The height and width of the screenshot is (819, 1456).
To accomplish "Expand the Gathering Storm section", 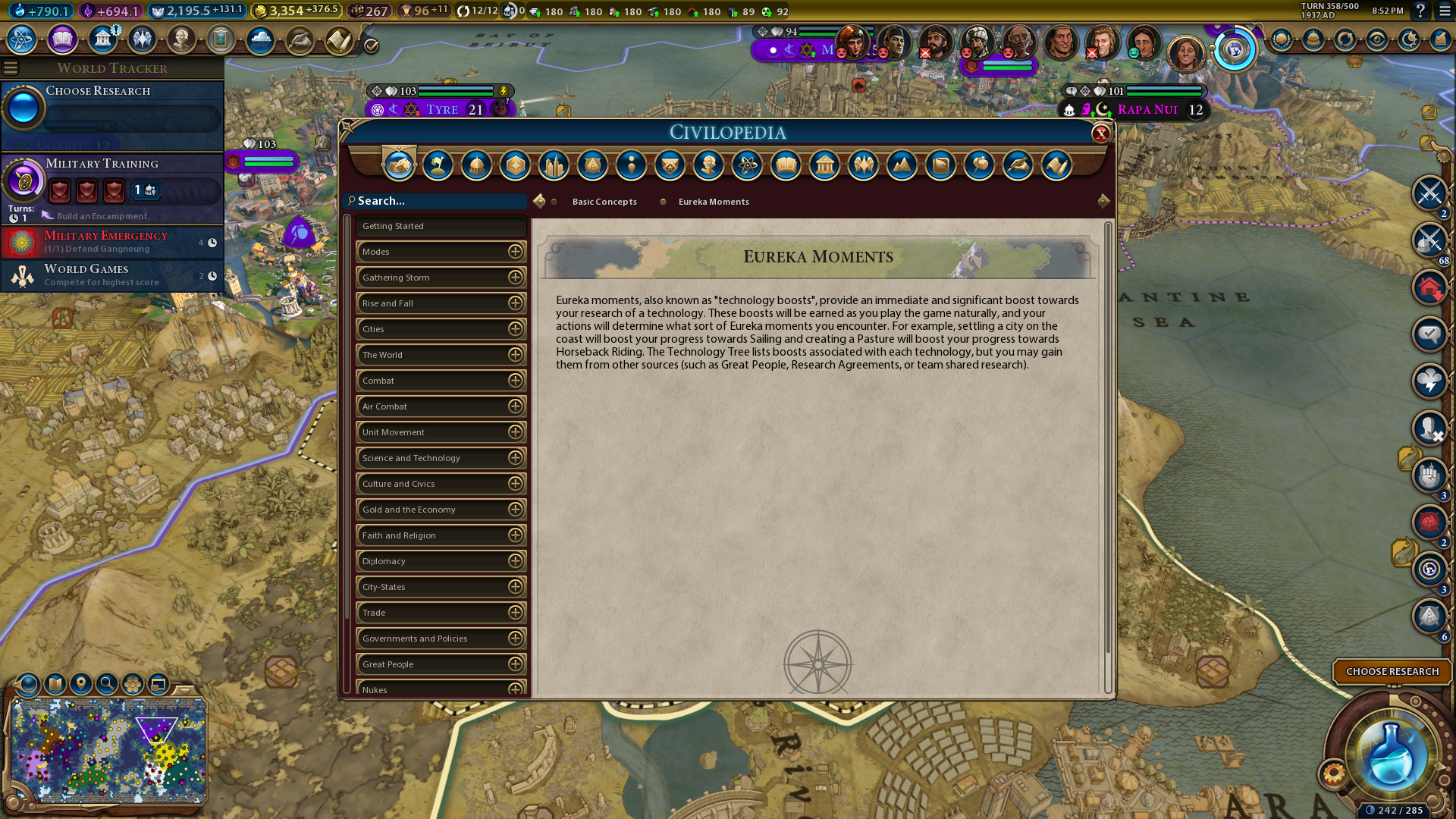I will point(515,278).
